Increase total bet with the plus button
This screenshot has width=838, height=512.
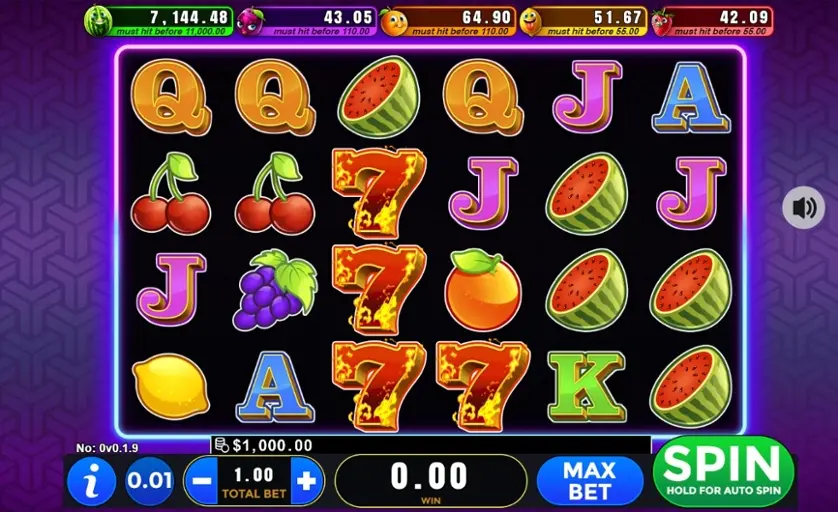point(307,481)
